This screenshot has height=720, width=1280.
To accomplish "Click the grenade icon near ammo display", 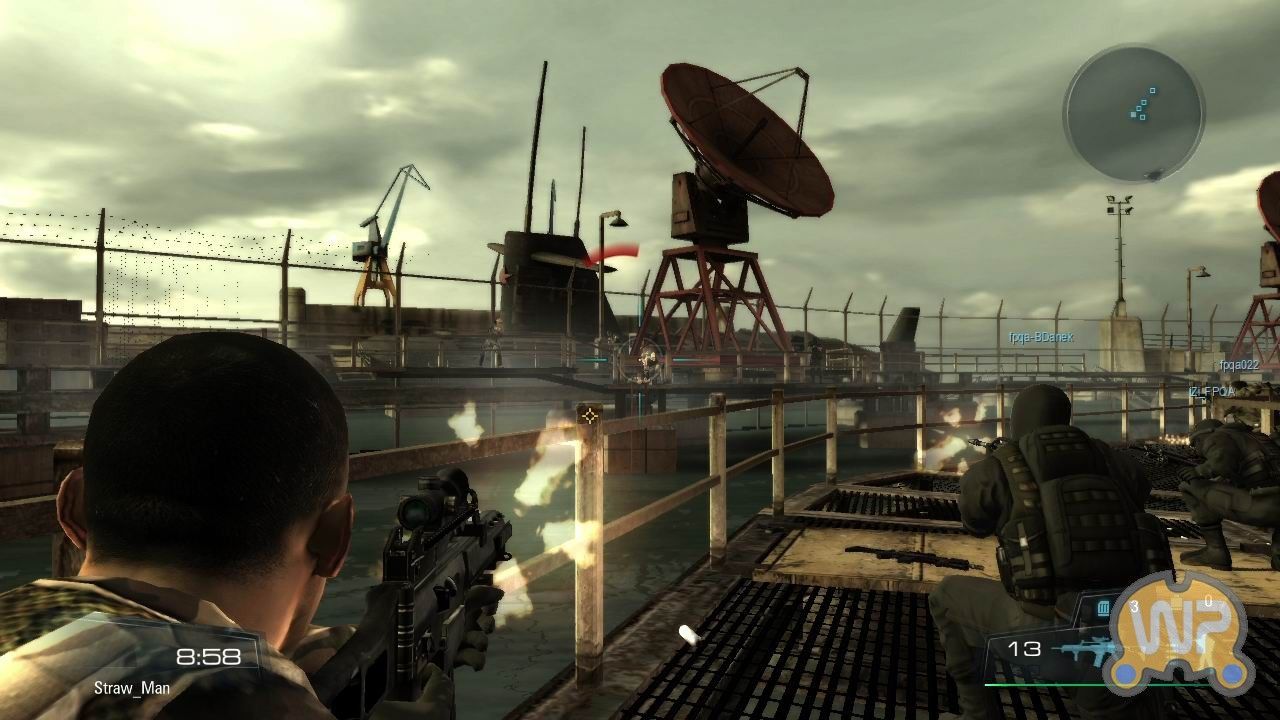I will [x=1102, y=608].
